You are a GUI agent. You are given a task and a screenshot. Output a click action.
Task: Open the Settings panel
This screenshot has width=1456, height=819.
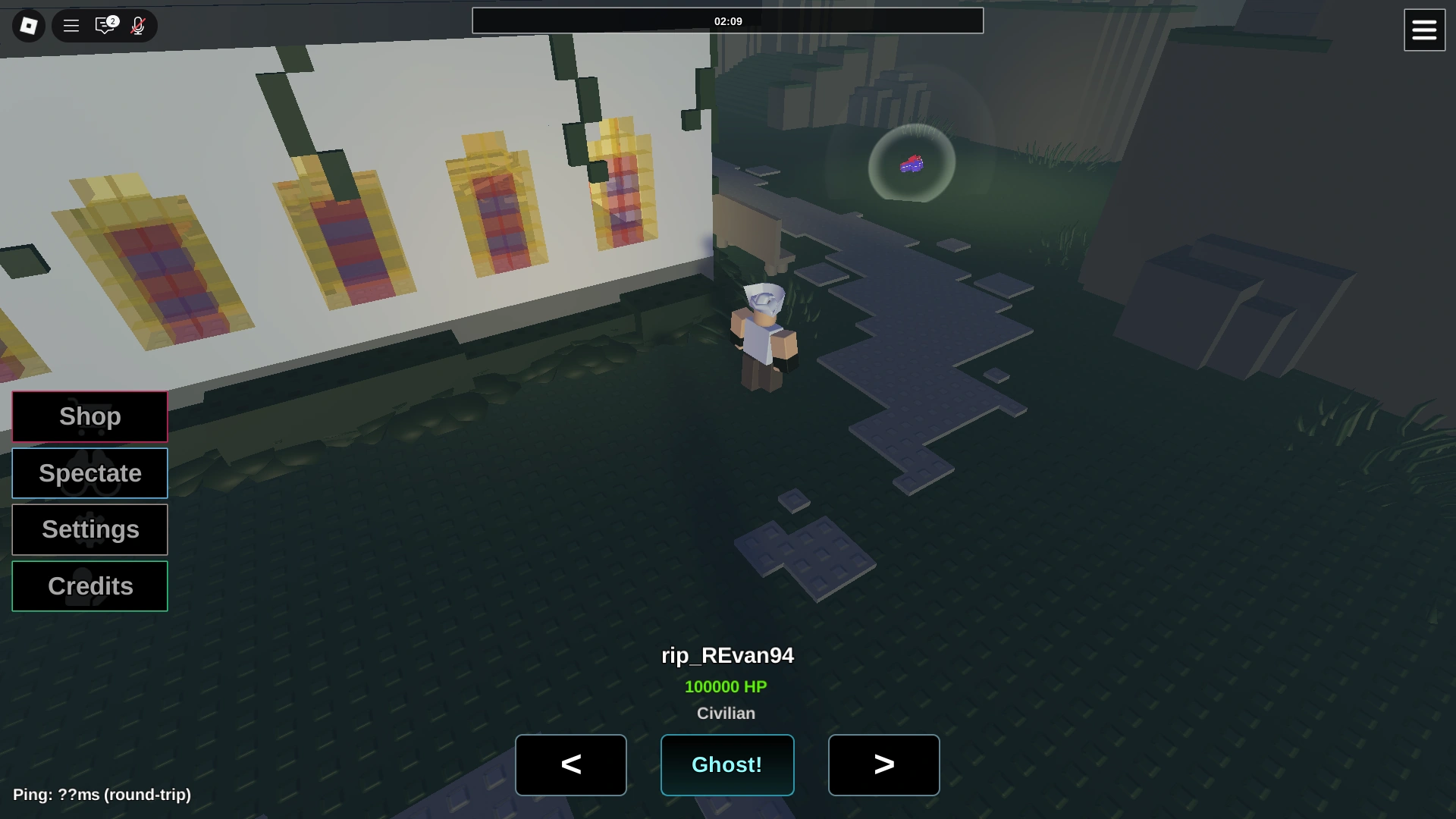(x=89, y=529)
